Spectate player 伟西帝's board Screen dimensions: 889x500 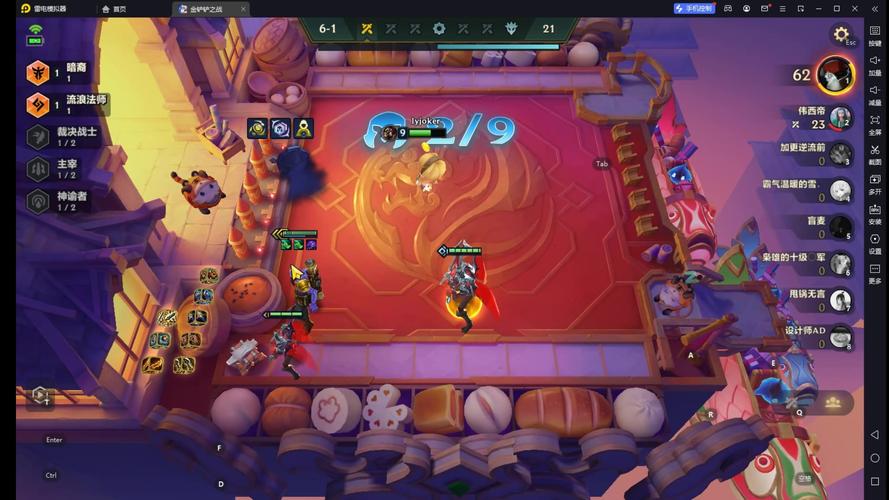[840, 118]
